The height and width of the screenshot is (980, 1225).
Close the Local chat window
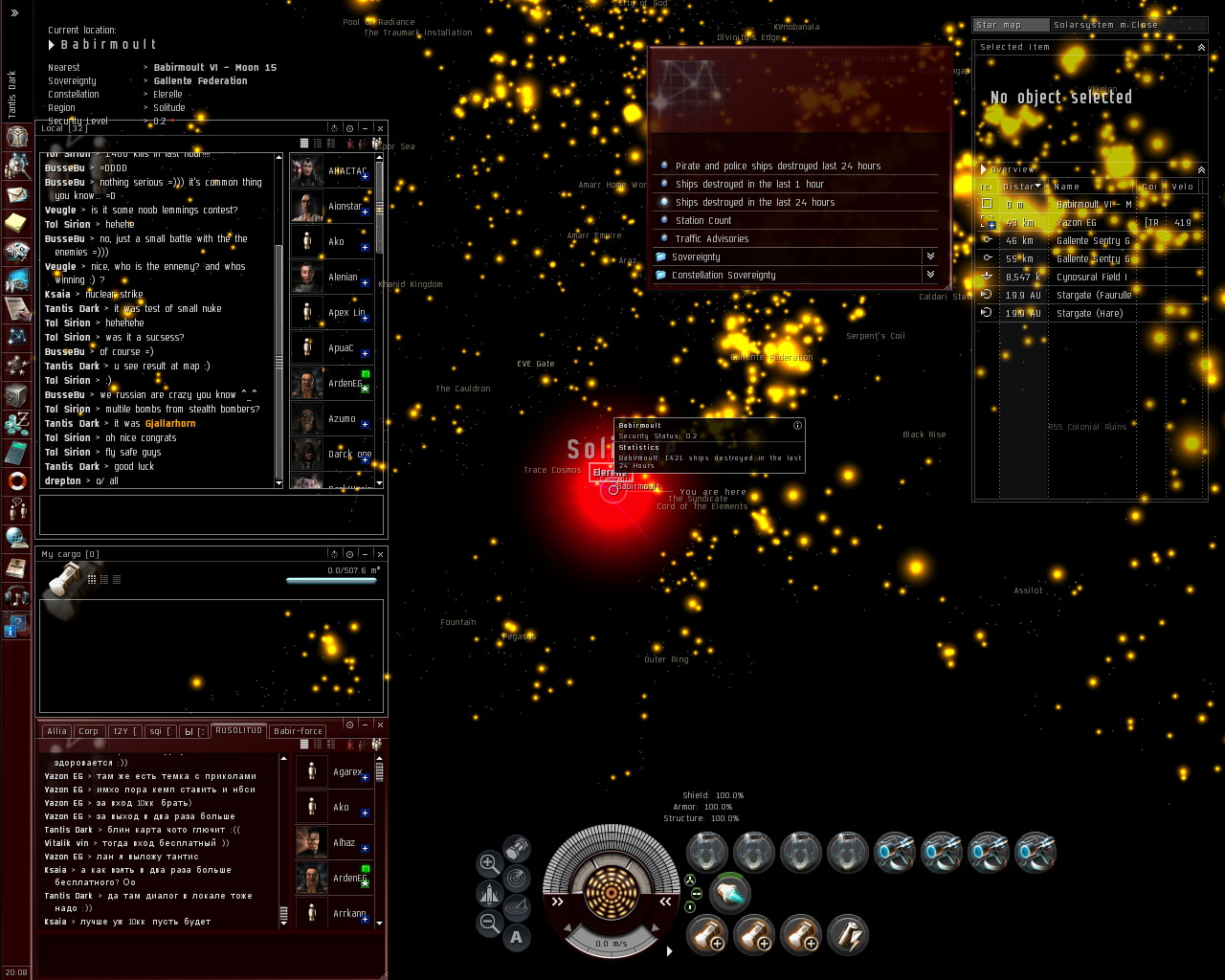[380, 128]
